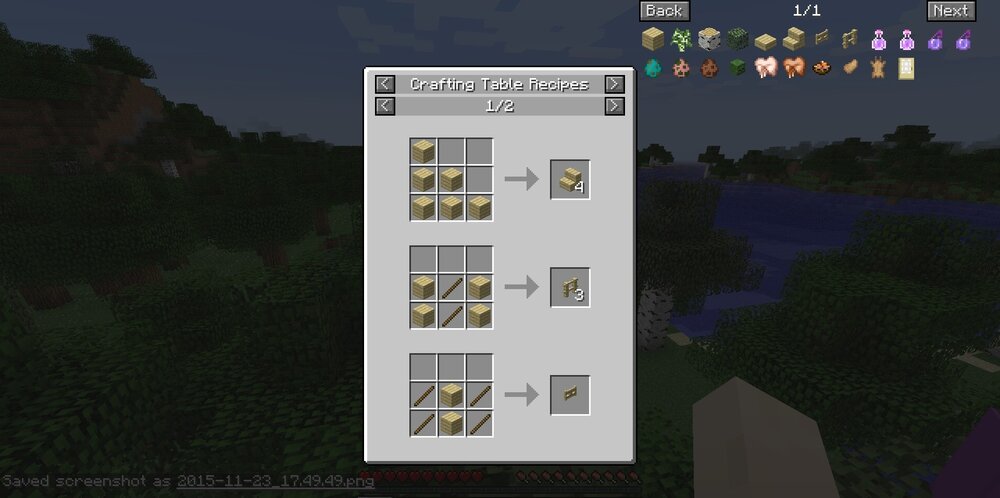Image resolution: width=1000 pixels, height=498 pixels.
Task: Choose the birch leaves block in item panel
Action: (738, 40)
